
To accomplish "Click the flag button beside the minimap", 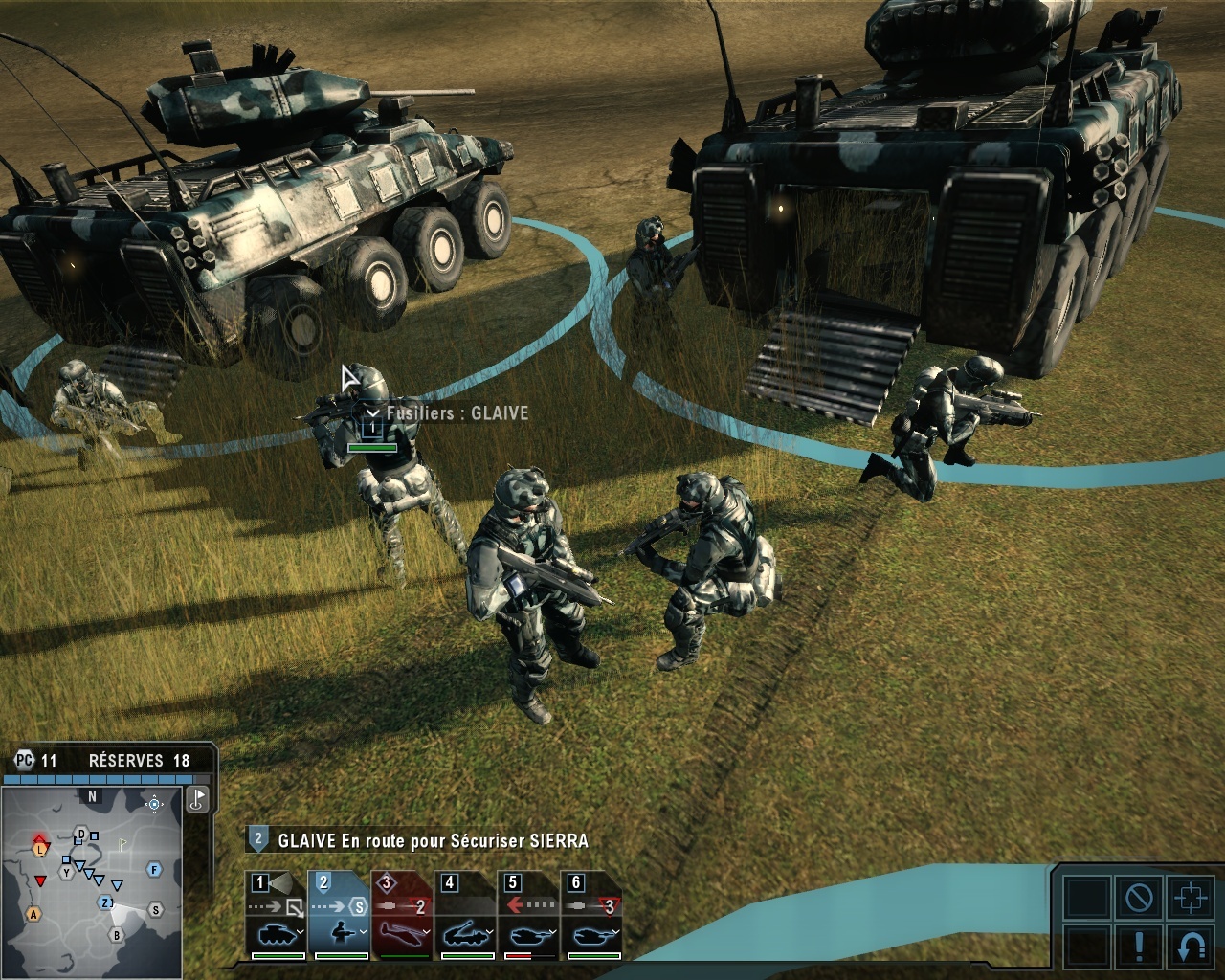I will tap(197, 799).
